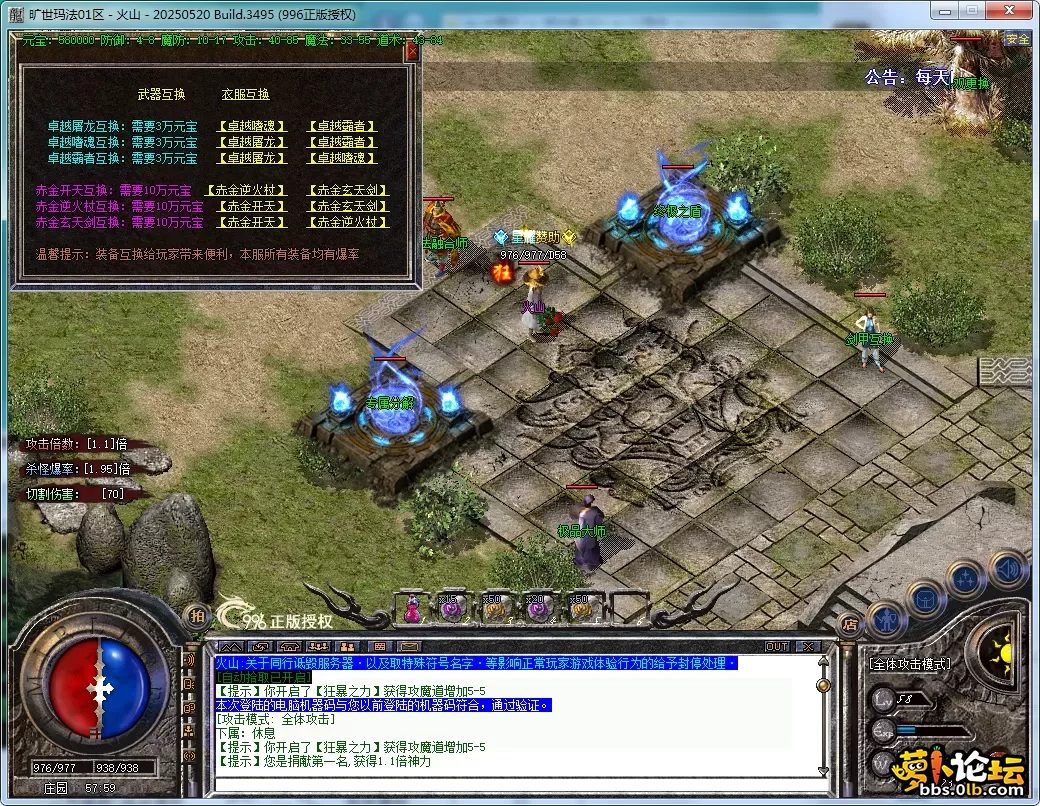The width and height of the screenshot is (1040, 806).
Task: Select the x20 purple item quick slot
Action: coord(538,606)
